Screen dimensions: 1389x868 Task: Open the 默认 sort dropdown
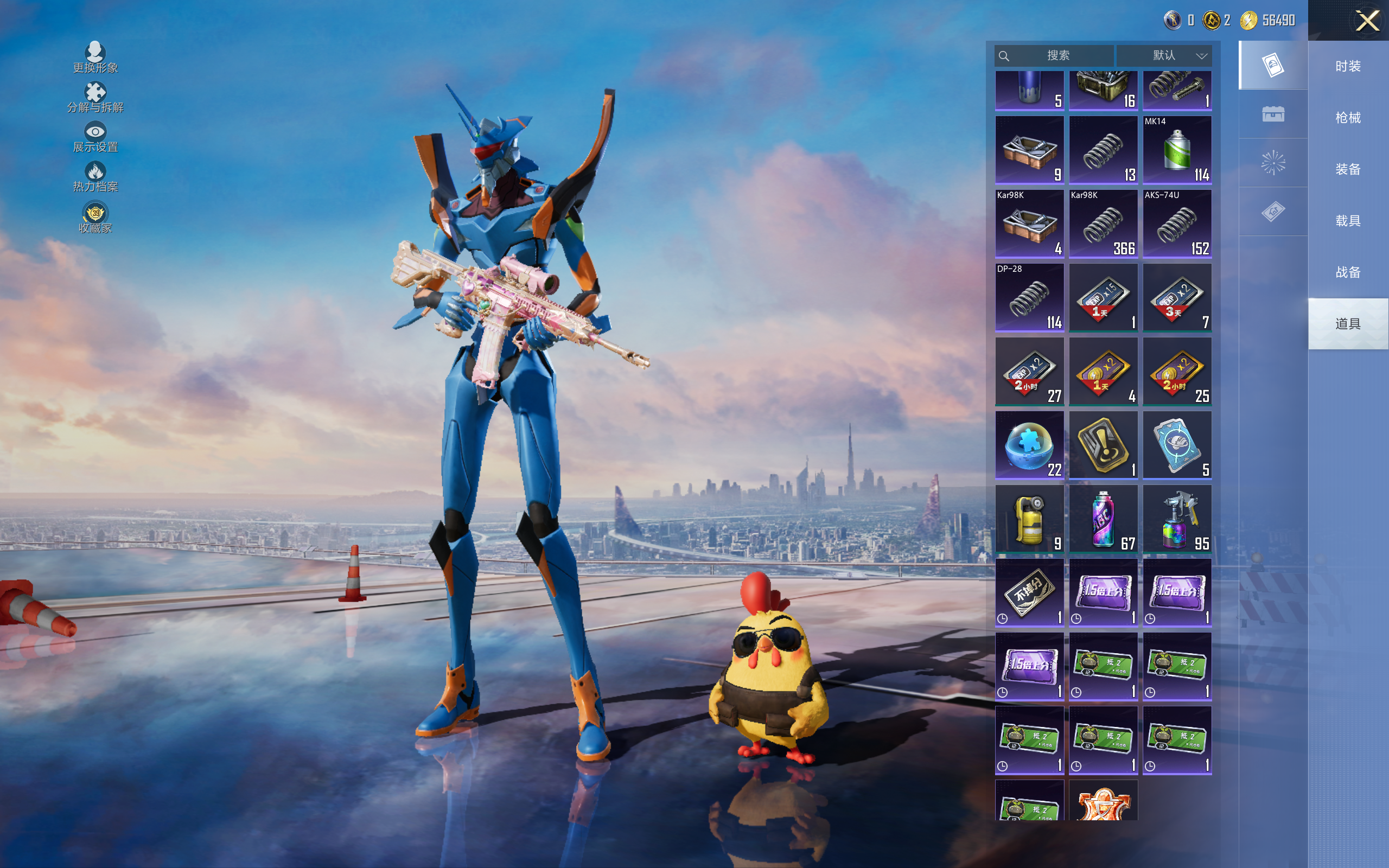point(1165,56)
